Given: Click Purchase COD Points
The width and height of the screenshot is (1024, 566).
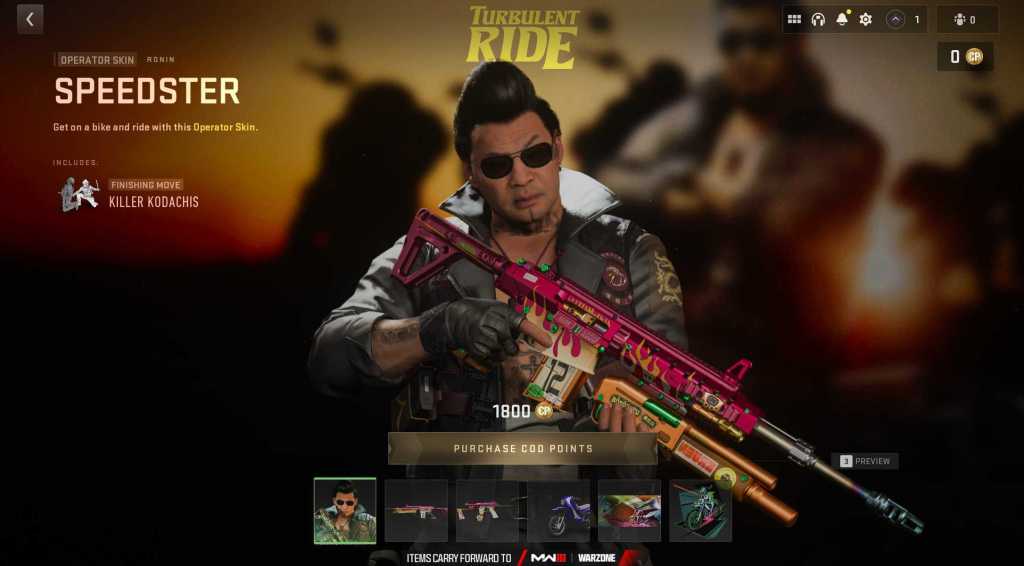Looking at the screenshot, I should pyautogui.click(x=522, y=449).
